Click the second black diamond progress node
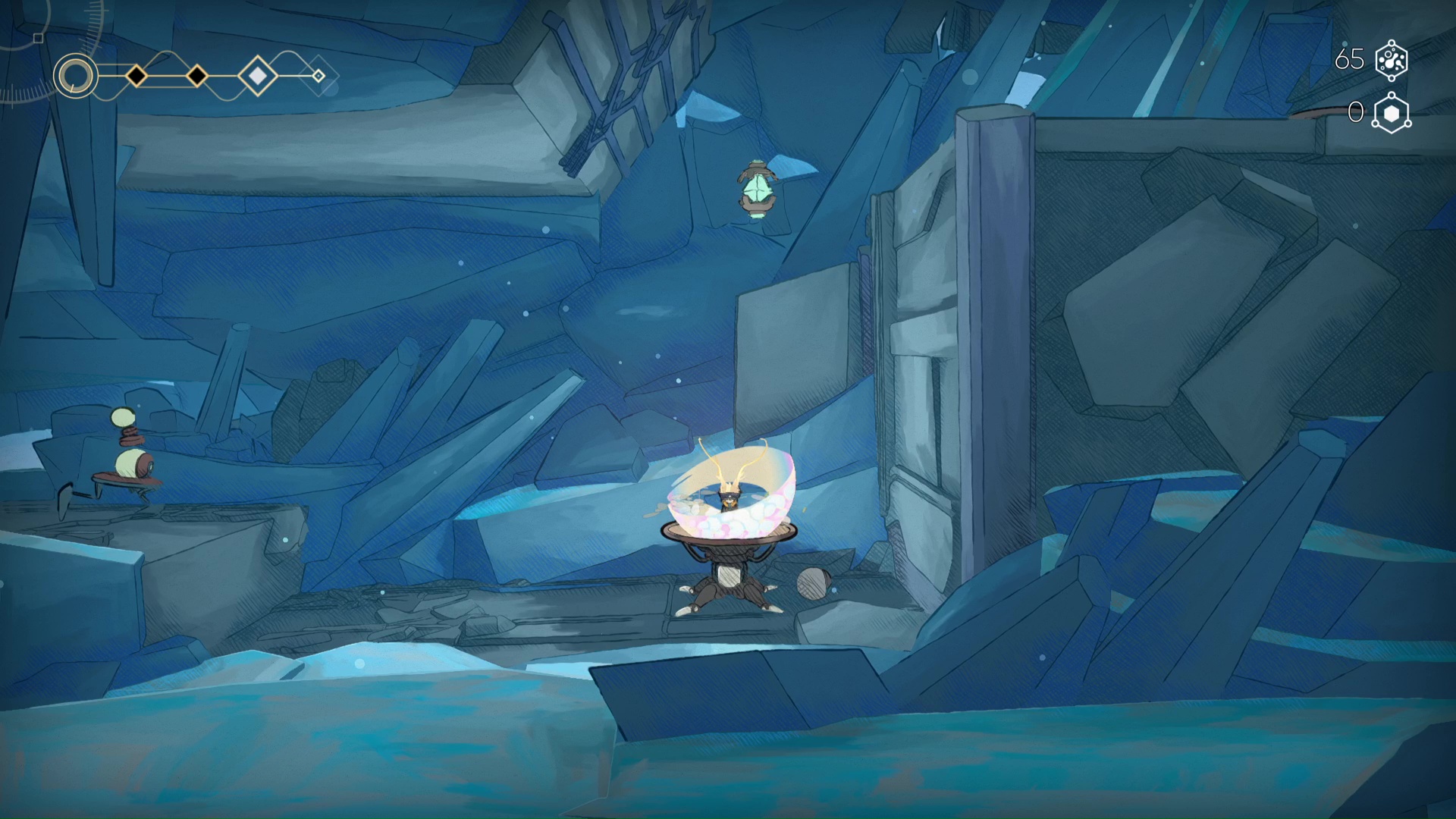The height and width of the screenshot is (819, 1456). pos(197,76)
